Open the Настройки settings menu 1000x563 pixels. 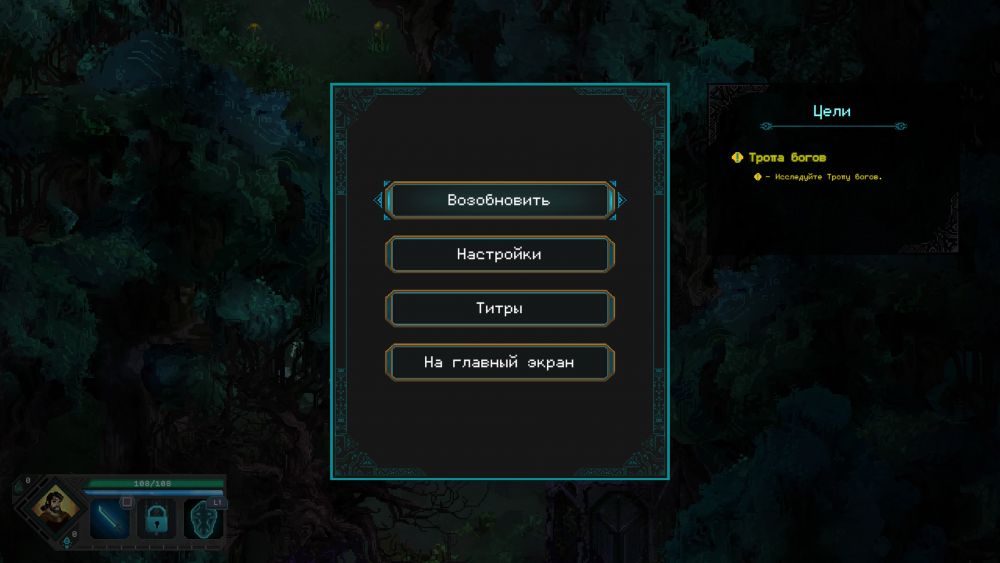(x=499, y=254)
